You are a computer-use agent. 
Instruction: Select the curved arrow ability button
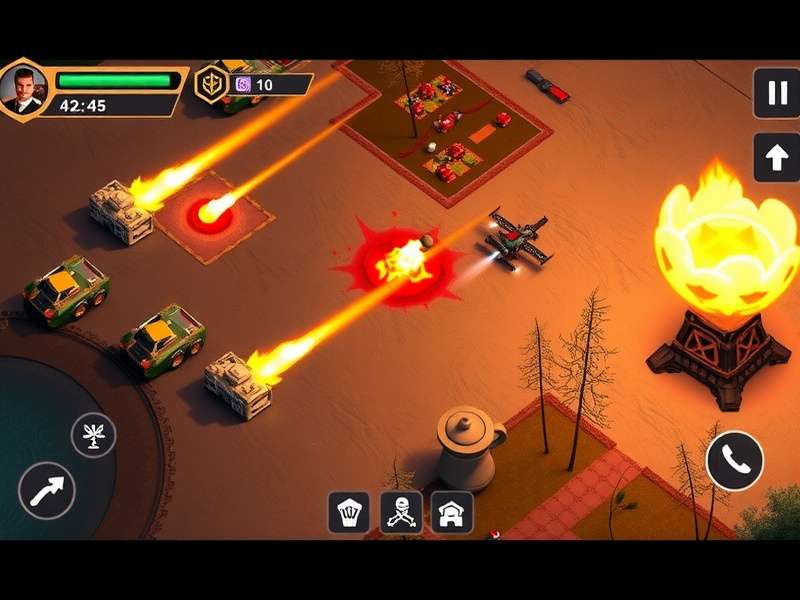click(x=47, y=491)
